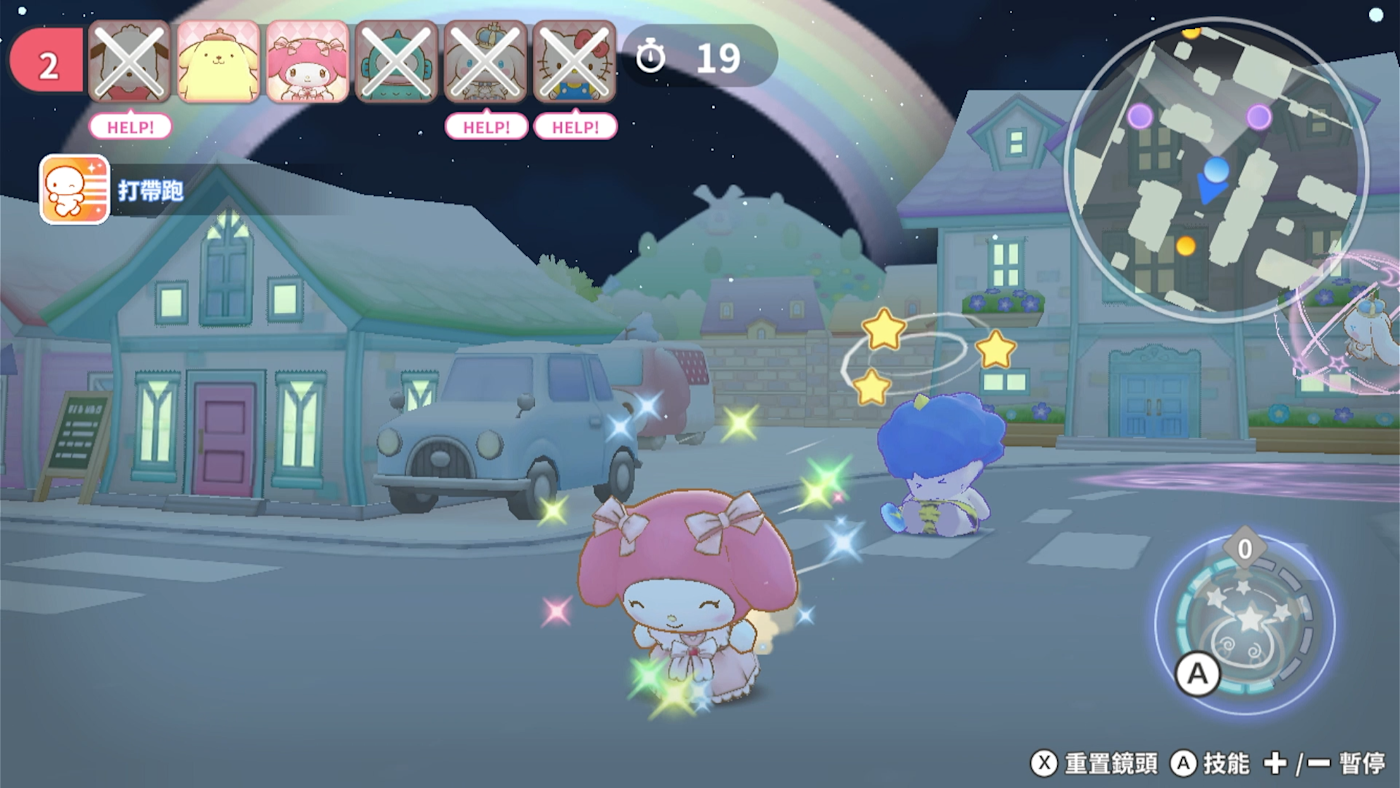Image resolution: width=1400 pixels, height=788 pixels.
Task: Select Hangyodon's crossed-out portrait
Action: click(x=397, y=62)
